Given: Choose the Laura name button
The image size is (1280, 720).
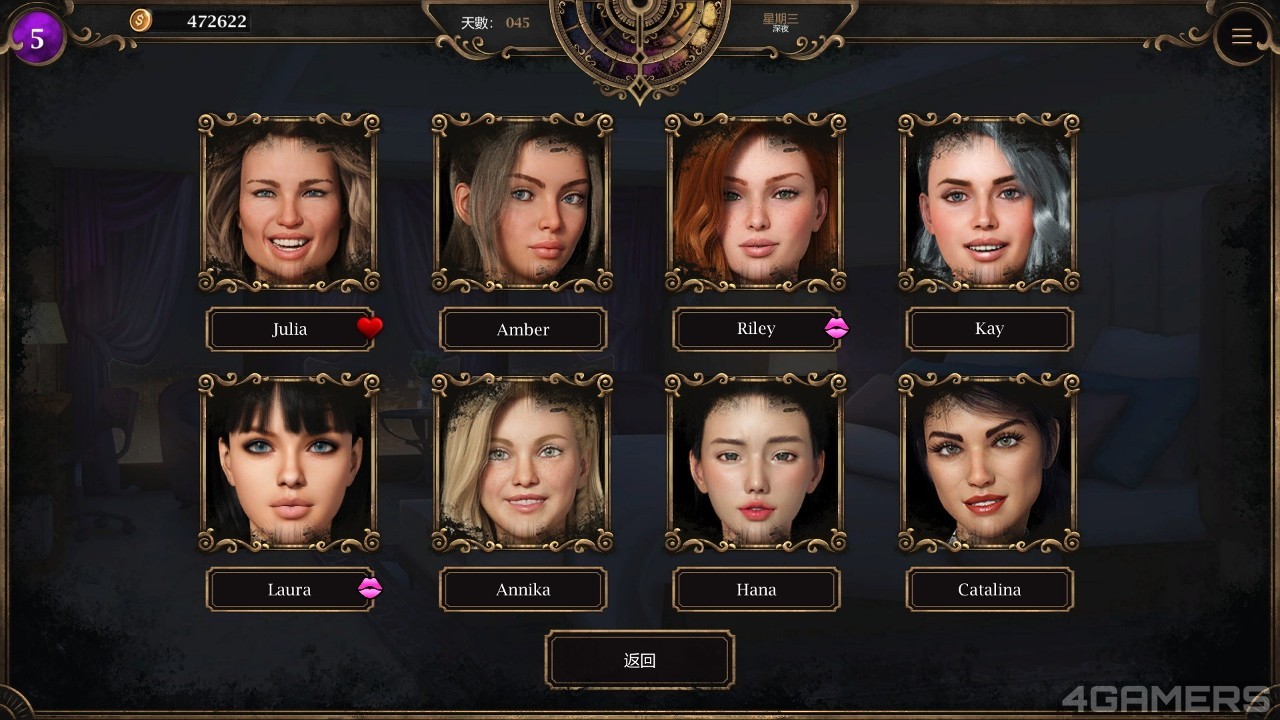Looking at the screenshot, I should coord(289,589).
